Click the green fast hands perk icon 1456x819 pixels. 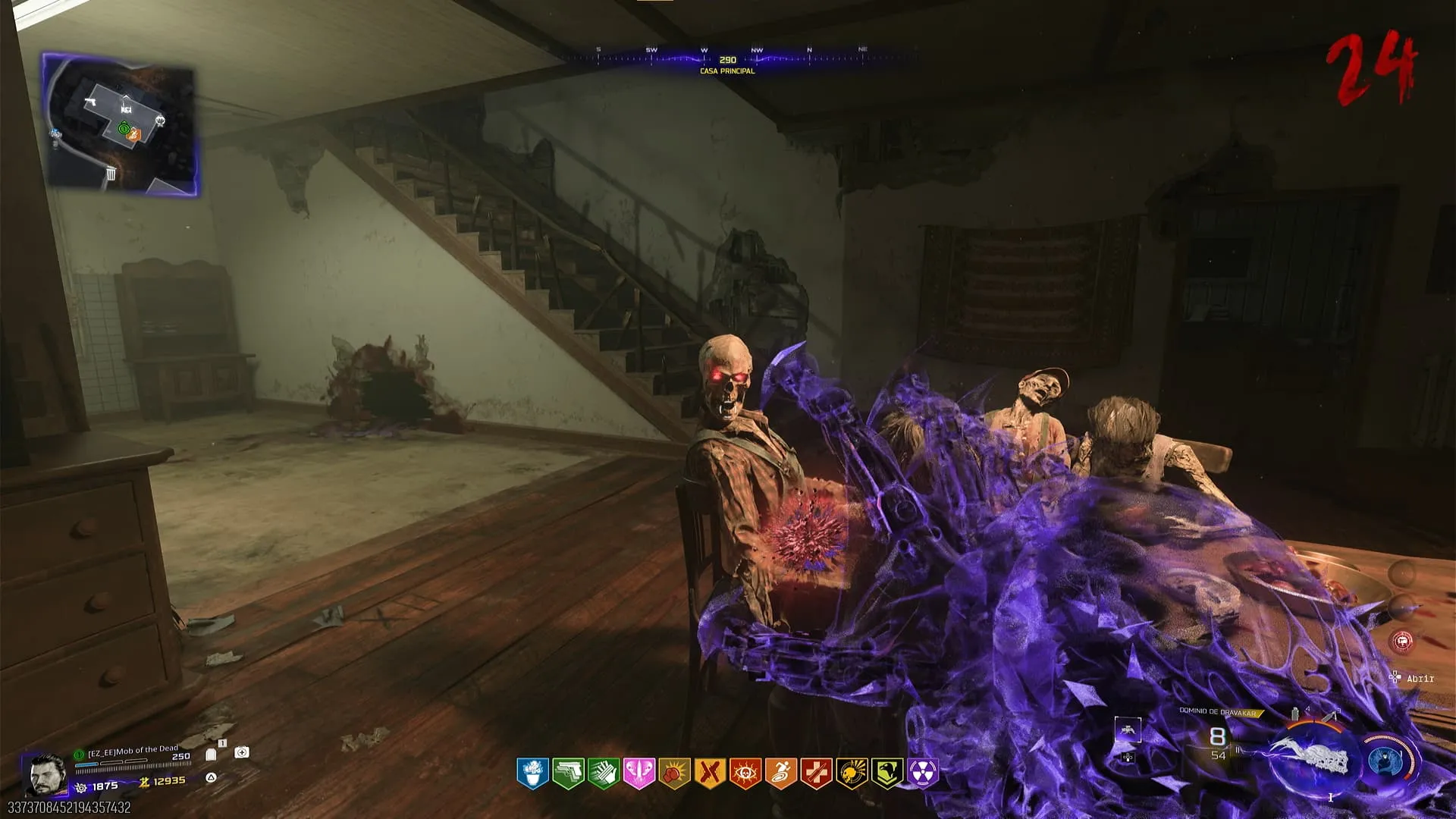pyautogui.click(x=604, y=773)
